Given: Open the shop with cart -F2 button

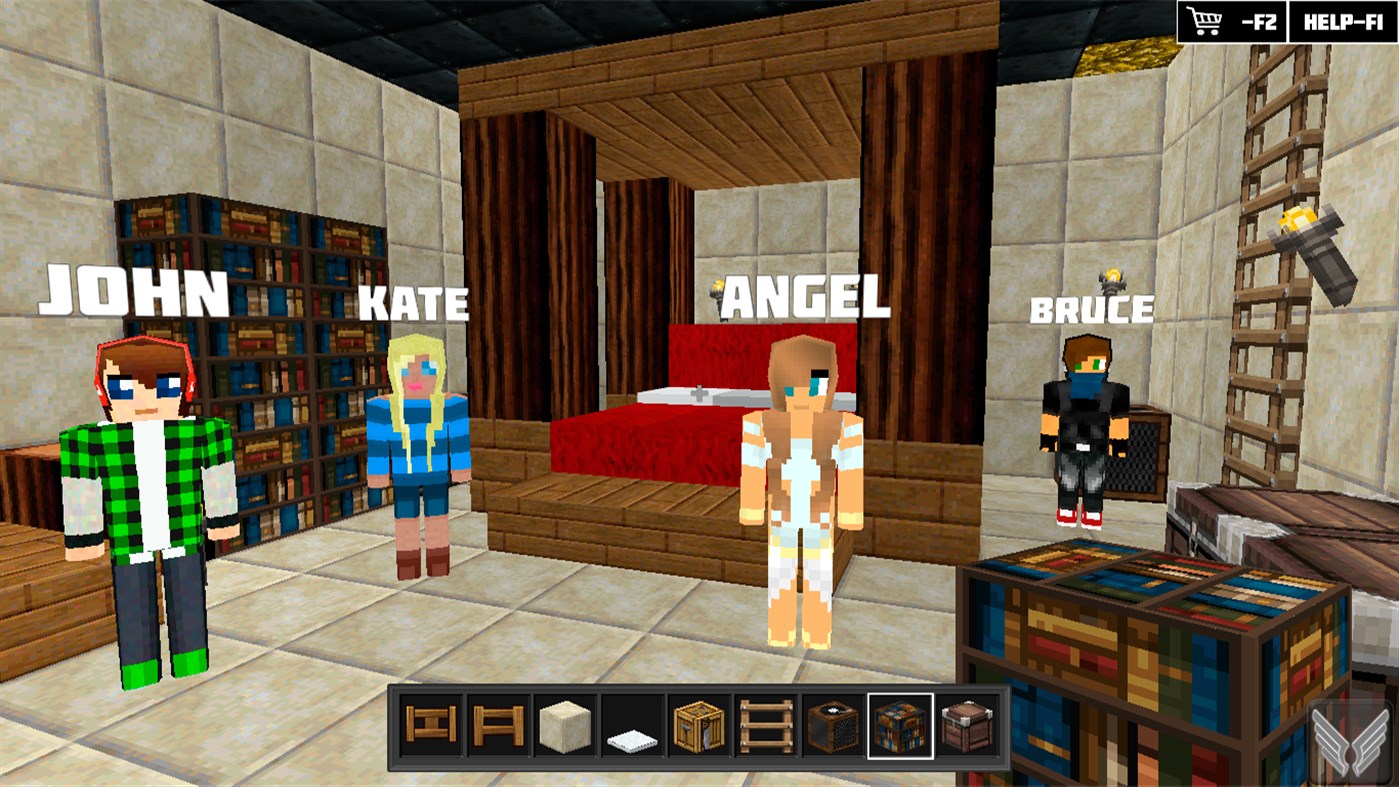Looking at the screenshot, I should pos(1232,20).
